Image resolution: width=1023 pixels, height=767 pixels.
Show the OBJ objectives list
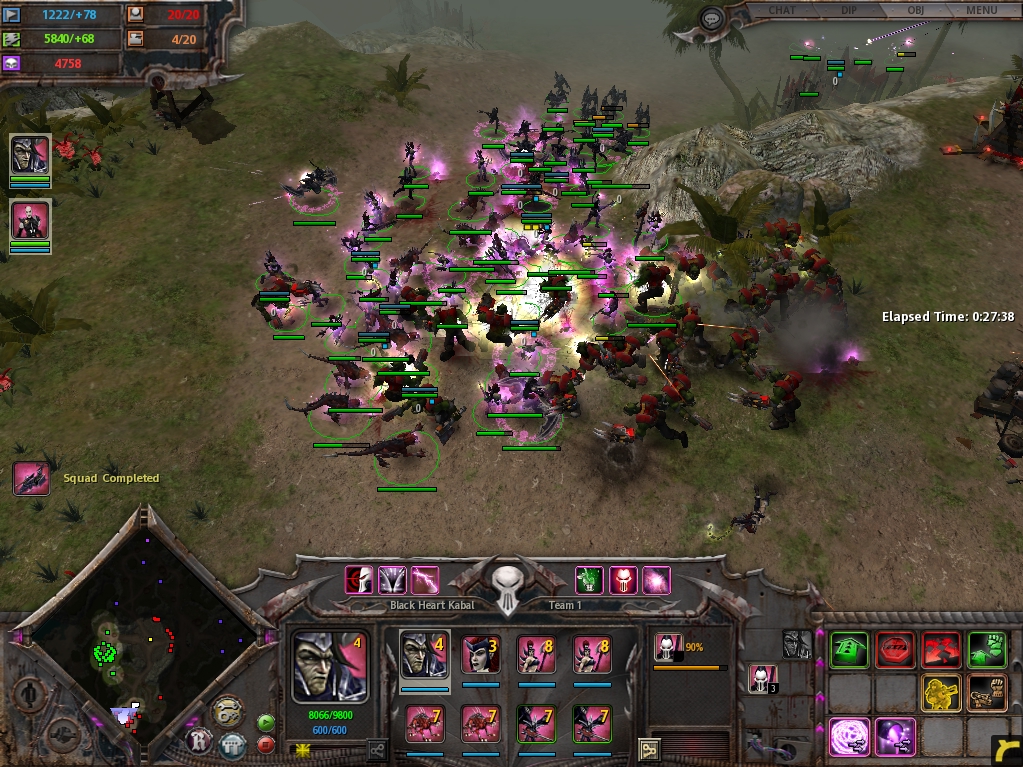pyautogui.click(x=915, y=11)
